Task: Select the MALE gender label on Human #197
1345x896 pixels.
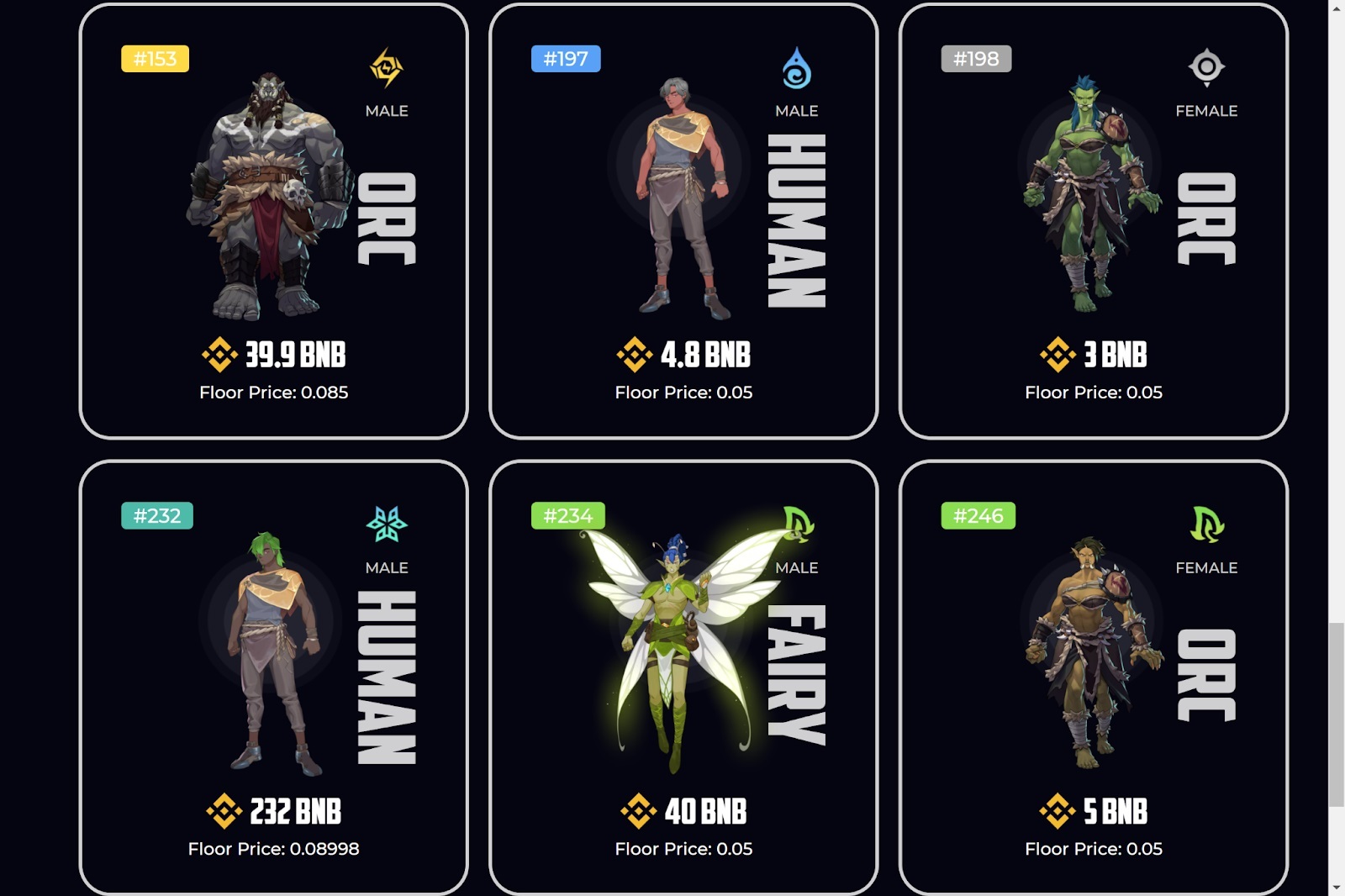Action: pos(796,110)
